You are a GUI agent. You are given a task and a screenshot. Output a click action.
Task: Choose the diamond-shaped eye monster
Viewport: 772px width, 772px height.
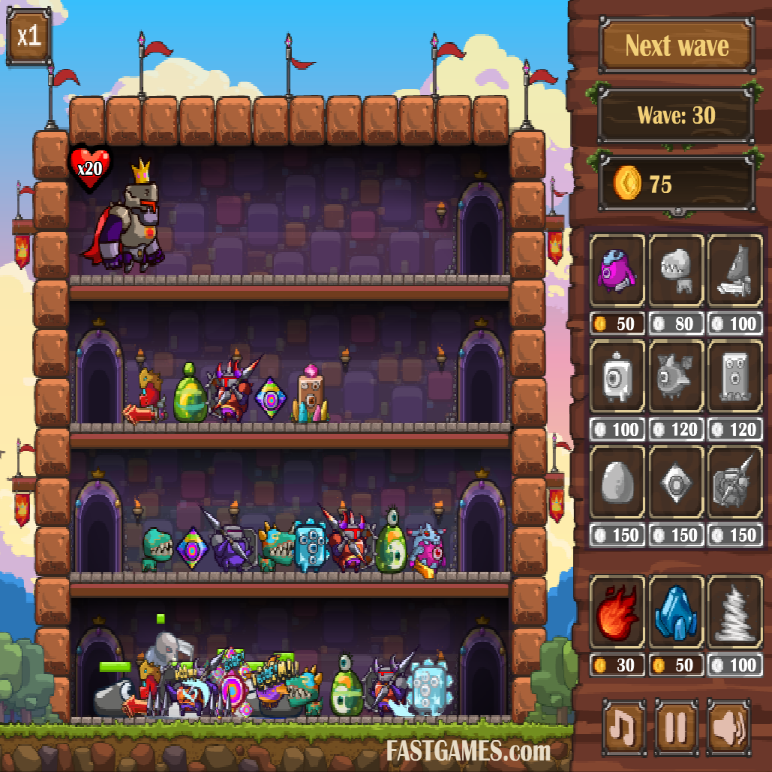click(677, 483)
